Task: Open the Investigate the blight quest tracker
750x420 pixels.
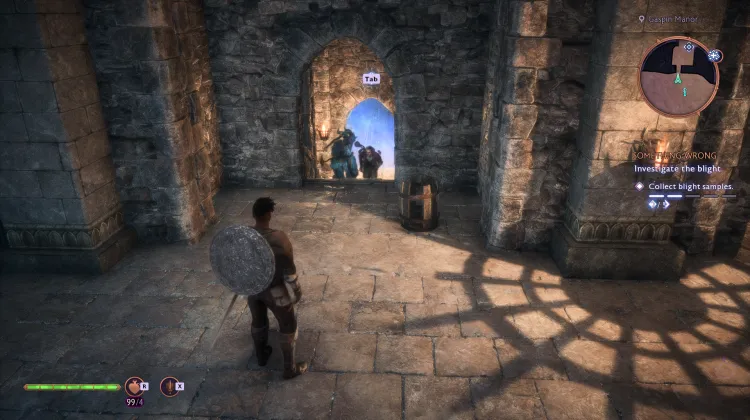Action: coord(677,169)
